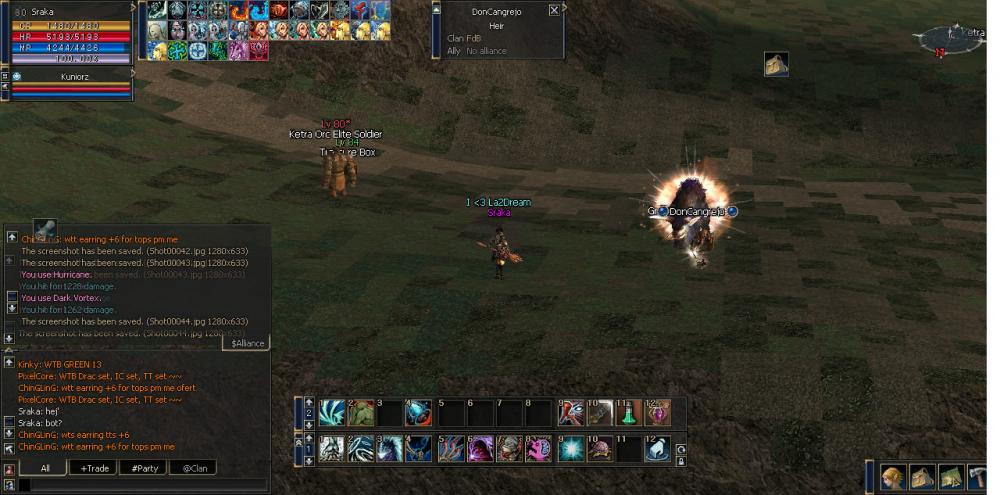Click the floating tent icon near top right
The height and width of the screenshot is (495, 1000).
(x=776, y=64)
